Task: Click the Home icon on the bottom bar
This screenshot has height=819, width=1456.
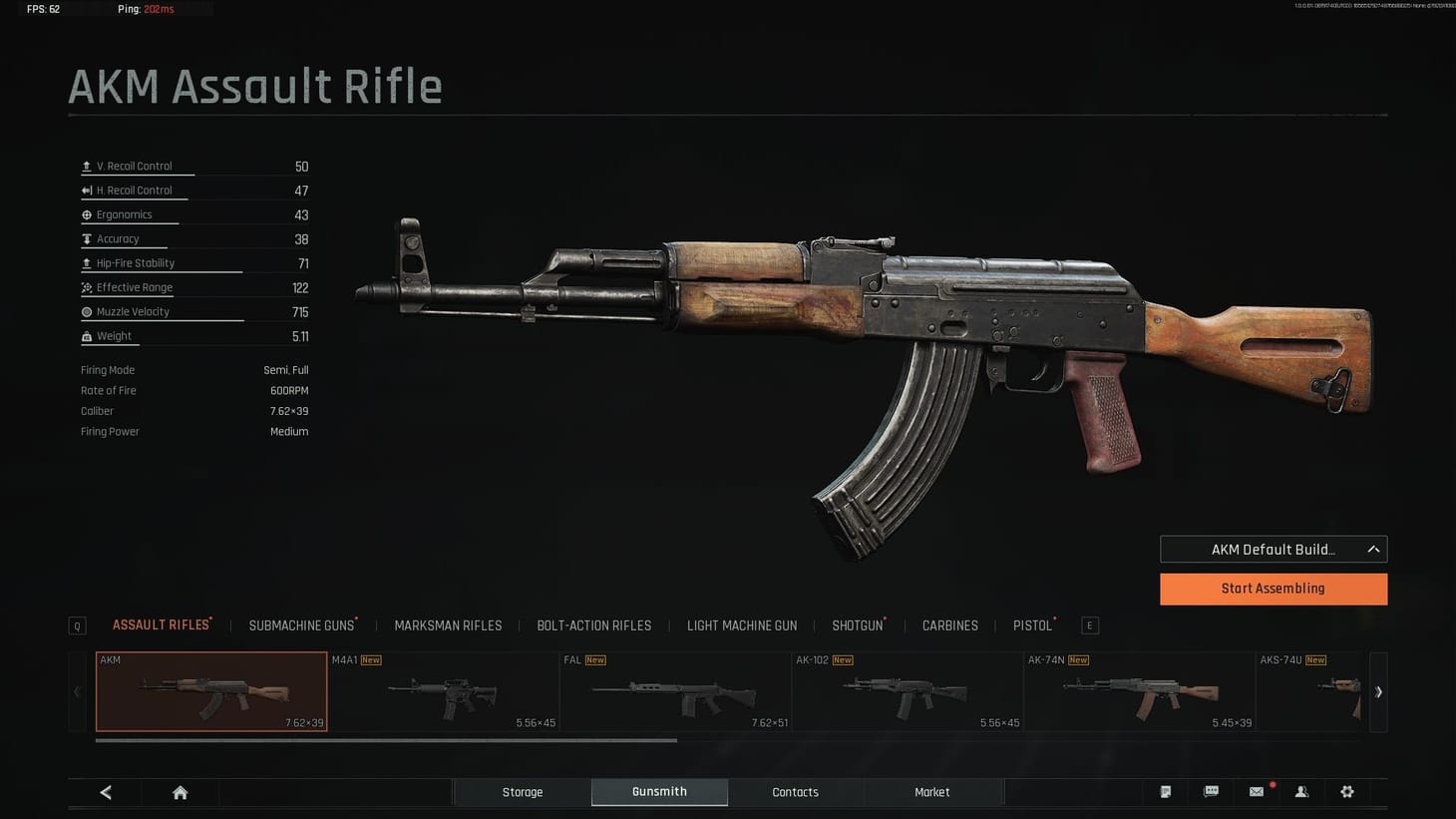Action: coord(180,791)
